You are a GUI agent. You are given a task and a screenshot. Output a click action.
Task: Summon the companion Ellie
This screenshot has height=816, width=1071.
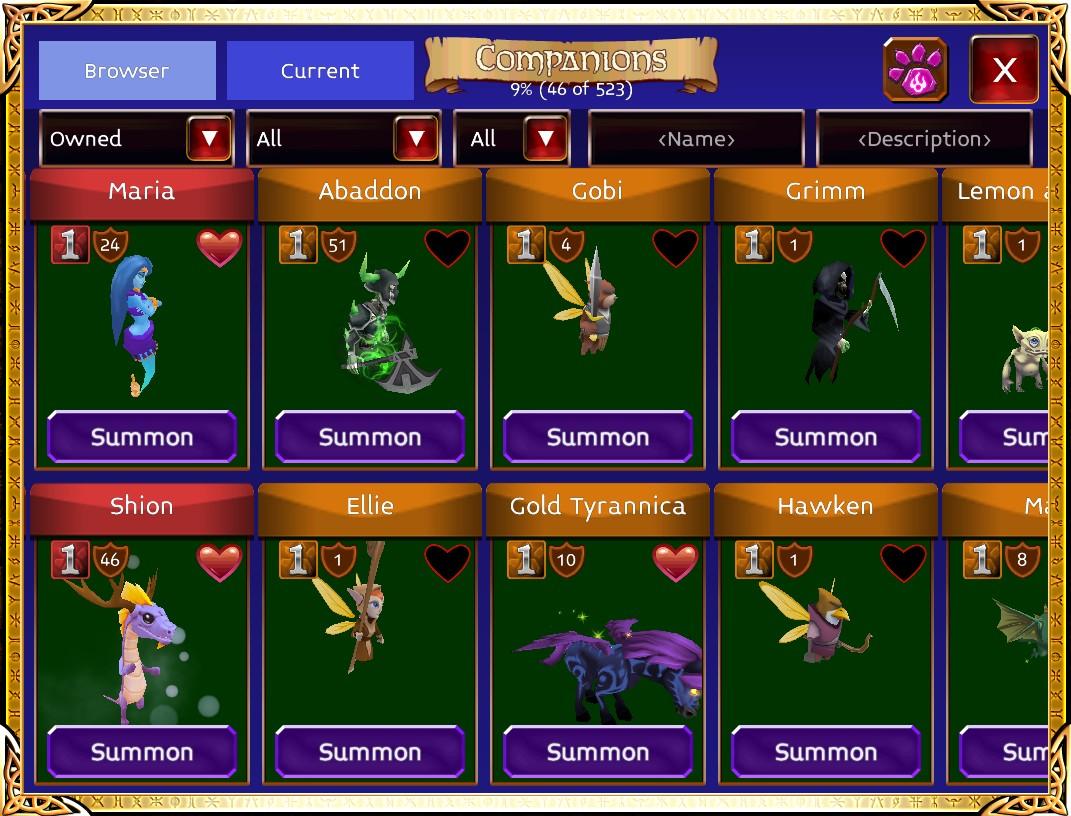coord(370,752)
